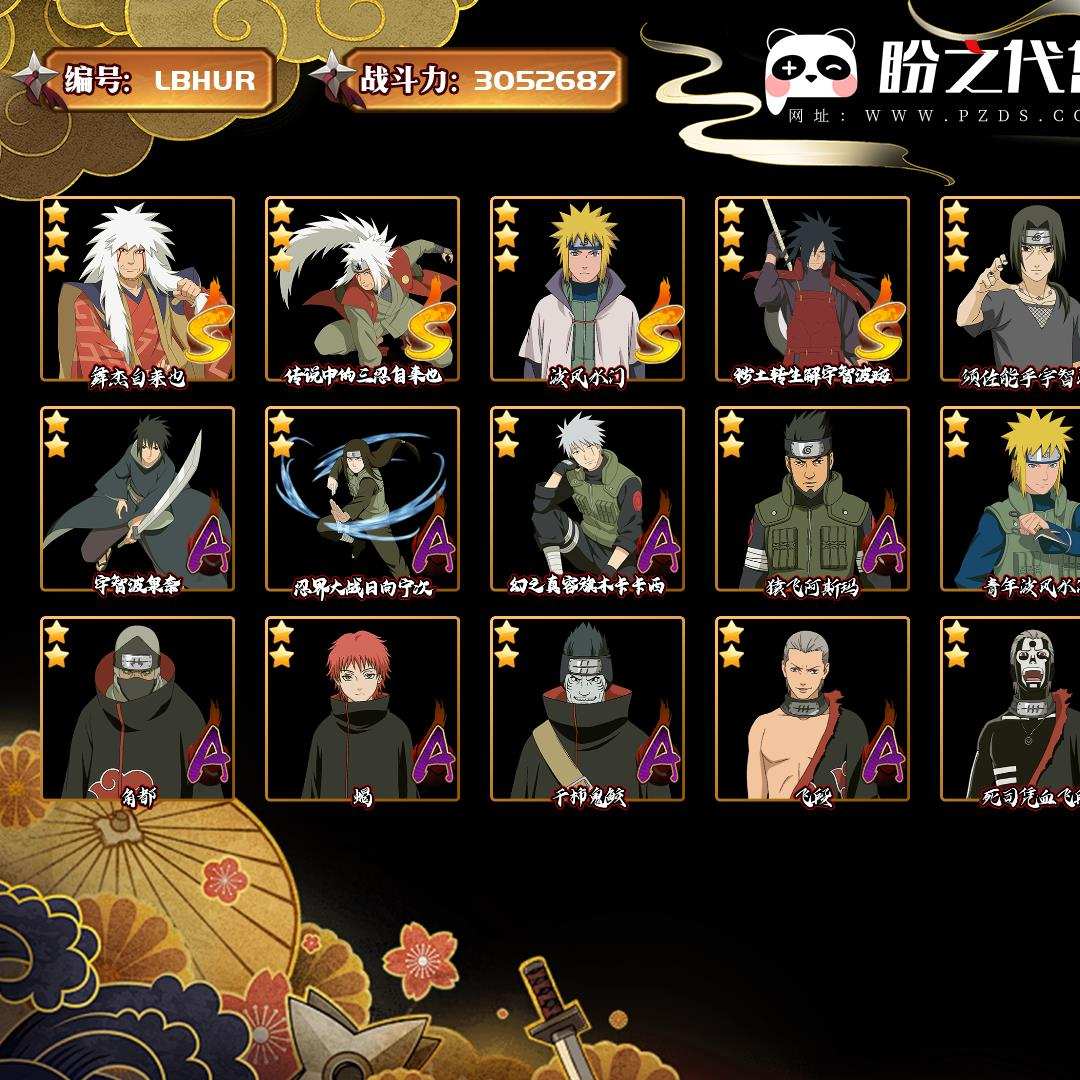
Task: Choose the Ninja War Neji Hyuga card
Action: tap(362, 499)
